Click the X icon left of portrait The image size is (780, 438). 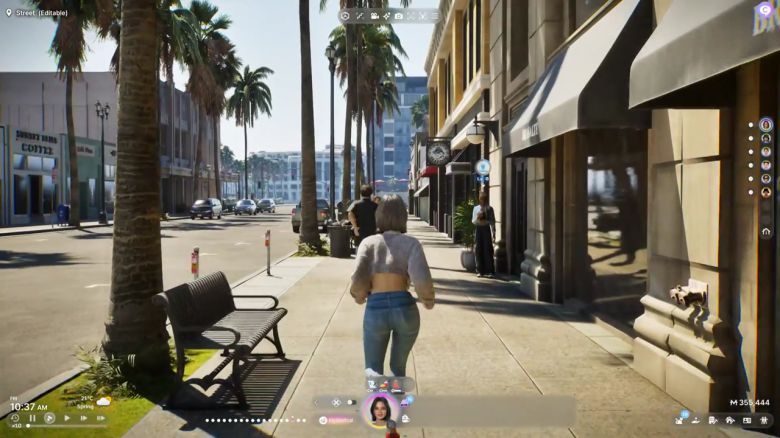(336, 402)
